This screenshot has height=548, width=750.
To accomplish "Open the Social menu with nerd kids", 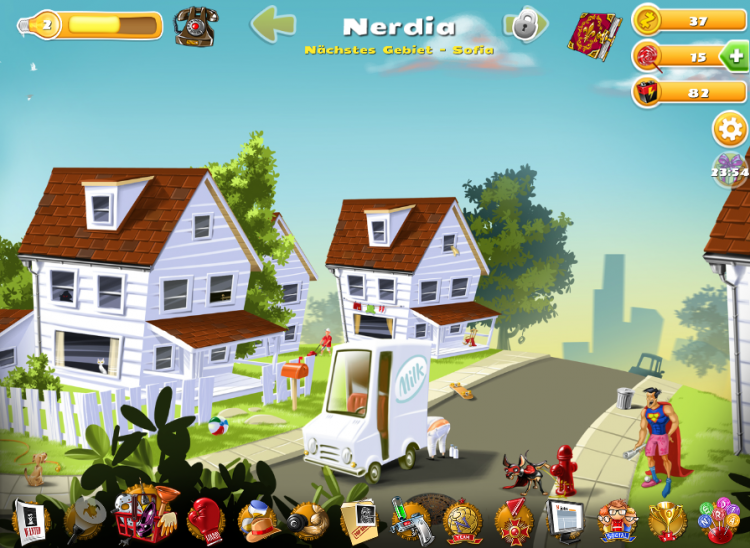I will (x=617, y=520).
